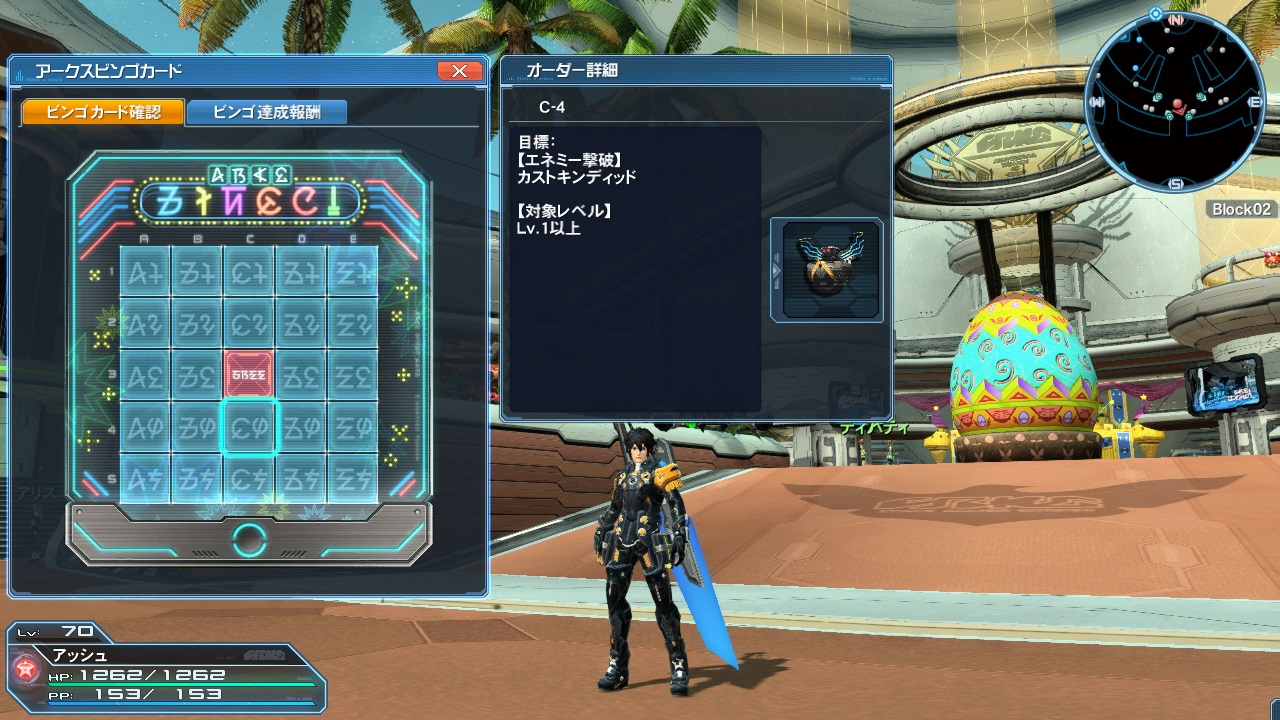Switch to the ビンゴカード確認 tab
The image size is (1280, 720).
(103, 112)
